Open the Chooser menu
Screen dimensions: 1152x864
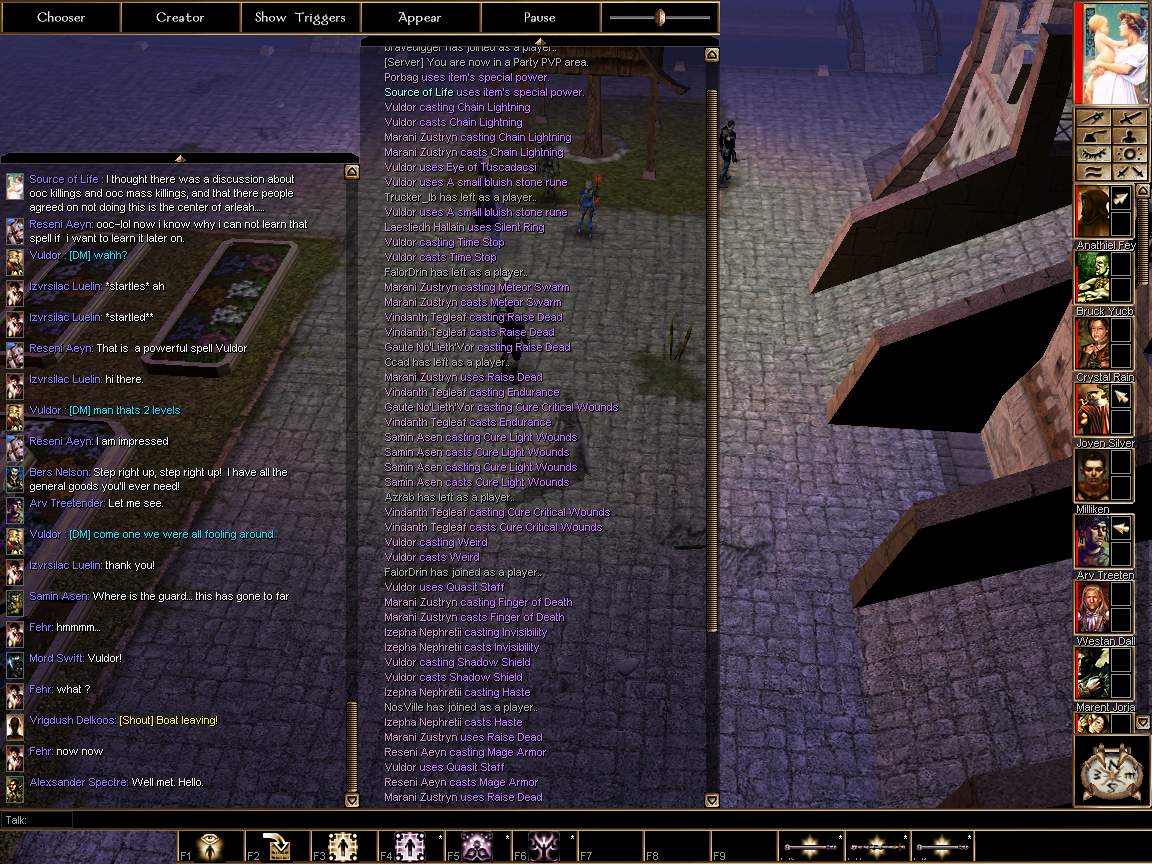coord(60,17)
